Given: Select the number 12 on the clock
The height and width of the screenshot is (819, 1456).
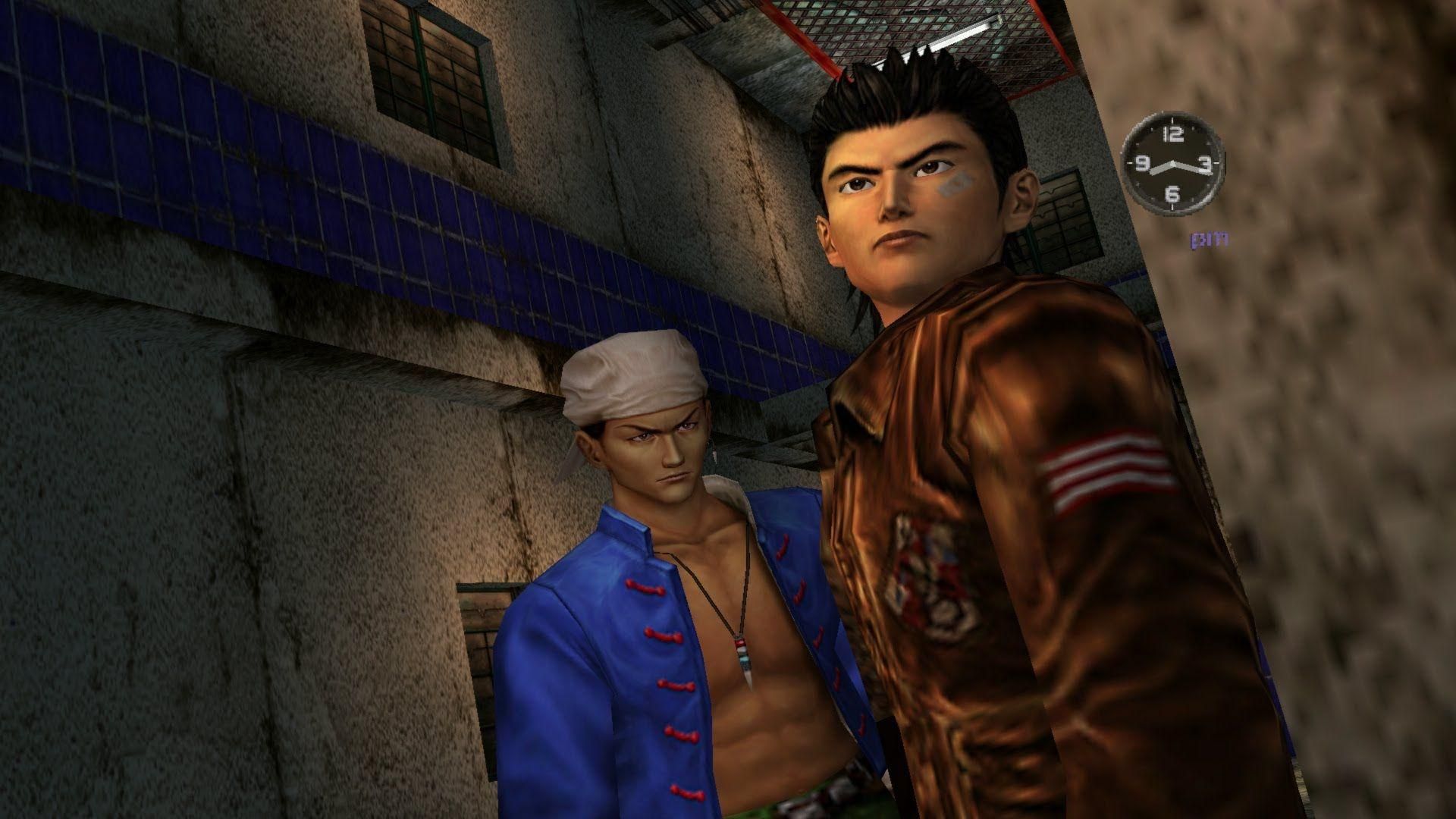Looking at the screenshot, I should click(x=1172, y=135).
